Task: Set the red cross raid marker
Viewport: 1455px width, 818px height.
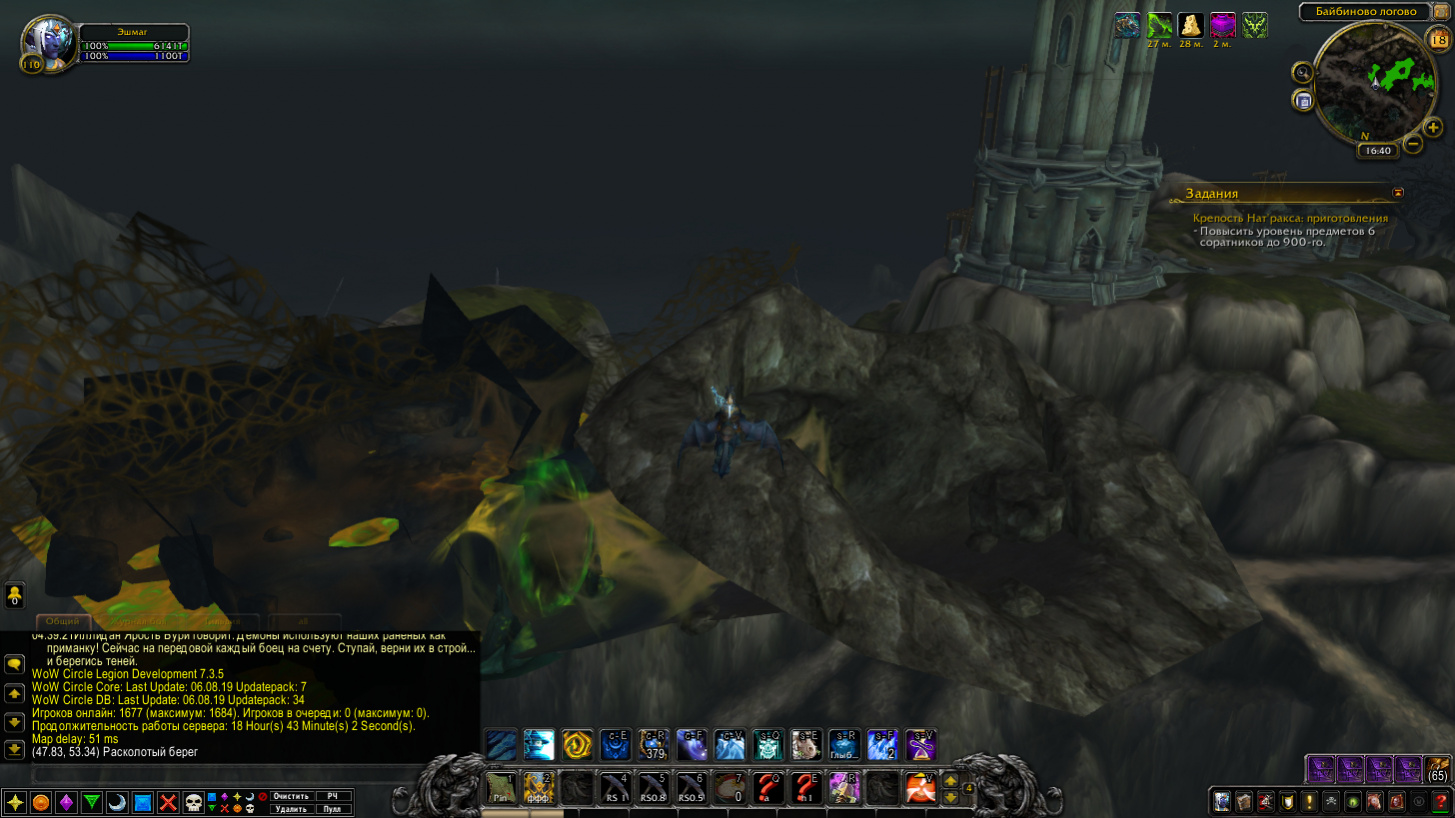Action: click(x=168, y=802)
